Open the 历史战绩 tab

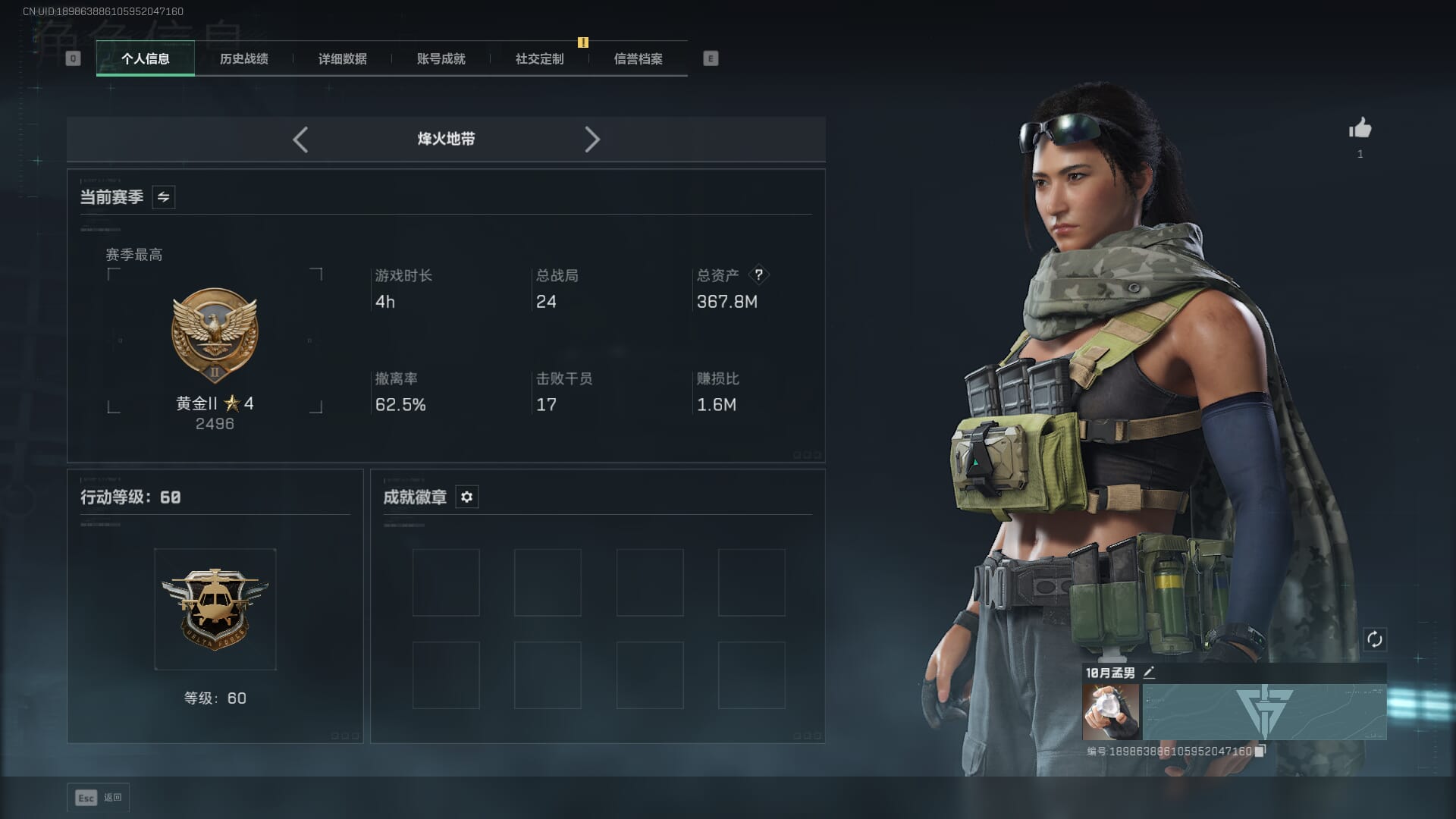click(243, 58)
